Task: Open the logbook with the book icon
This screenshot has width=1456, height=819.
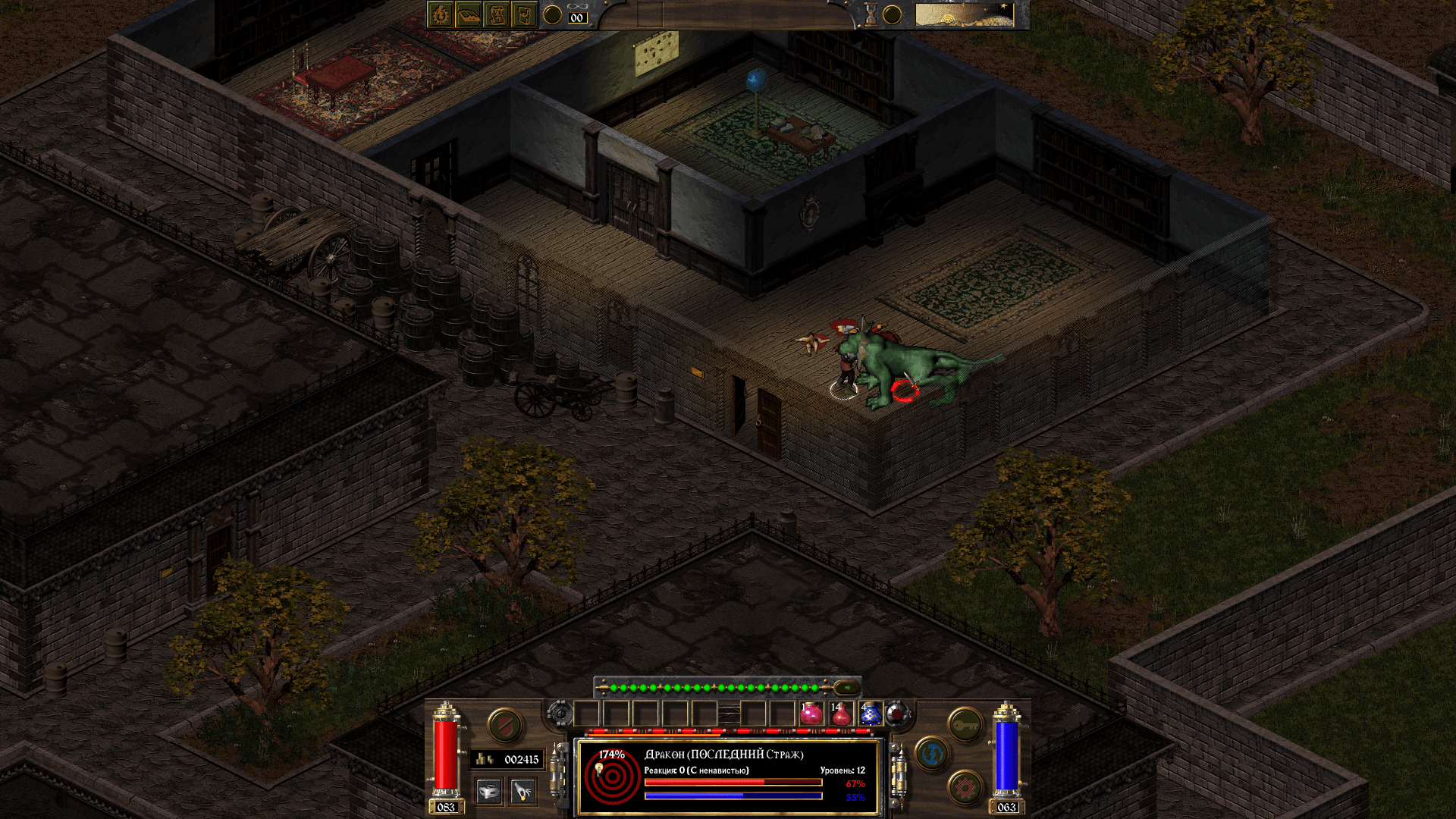Action: (x=469, y=15)
